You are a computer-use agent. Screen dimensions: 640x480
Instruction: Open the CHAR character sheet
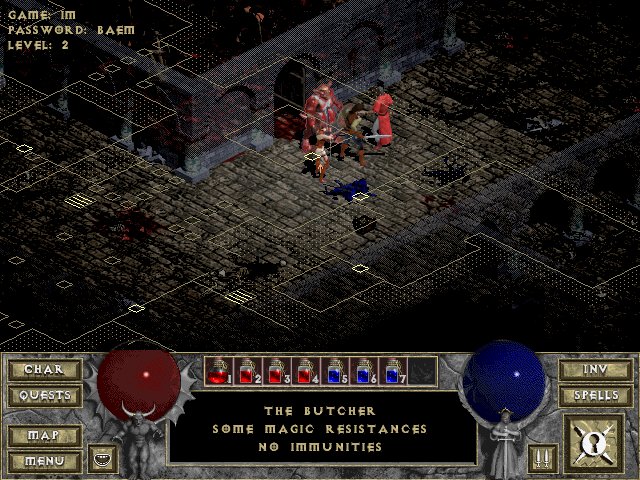pos(43,370)
